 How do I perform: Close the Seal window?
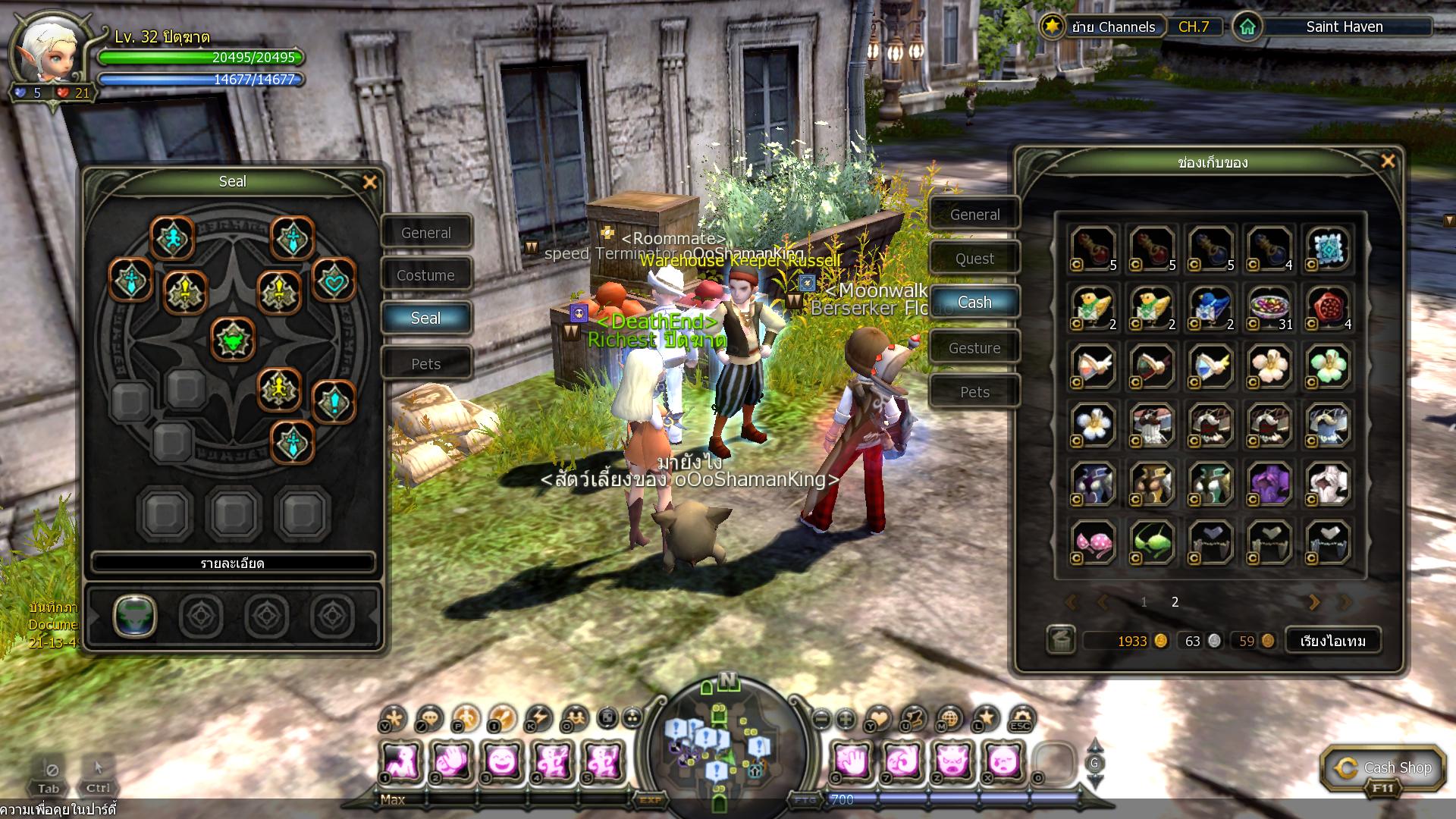pos(370,182)
